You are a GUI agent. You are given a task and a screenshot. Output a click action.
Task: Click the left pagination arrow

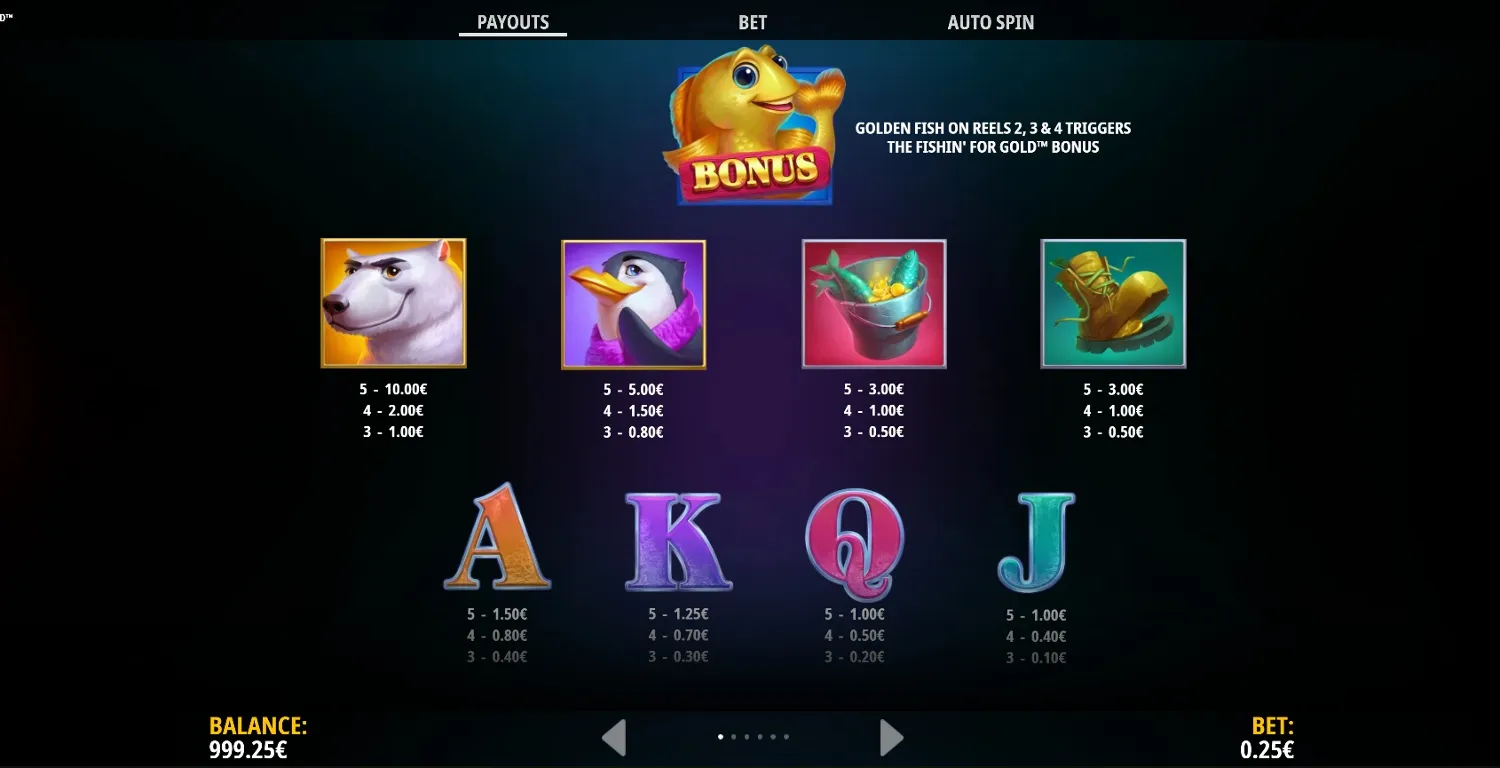pyautogui.click(x=613, y=736)
